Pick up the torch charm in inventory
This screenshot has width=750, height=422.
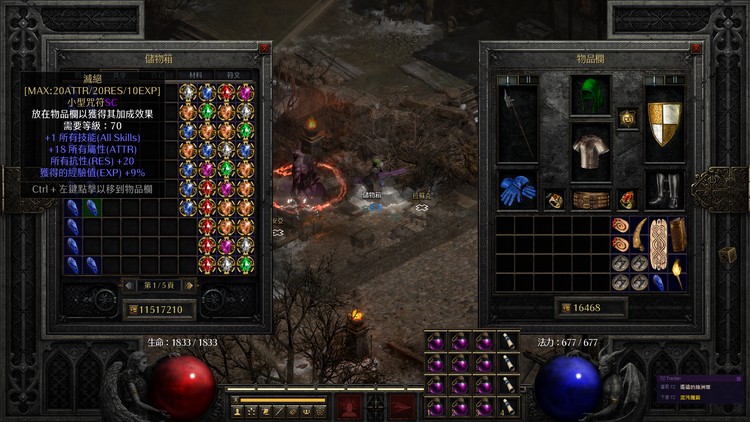(678, 273)
